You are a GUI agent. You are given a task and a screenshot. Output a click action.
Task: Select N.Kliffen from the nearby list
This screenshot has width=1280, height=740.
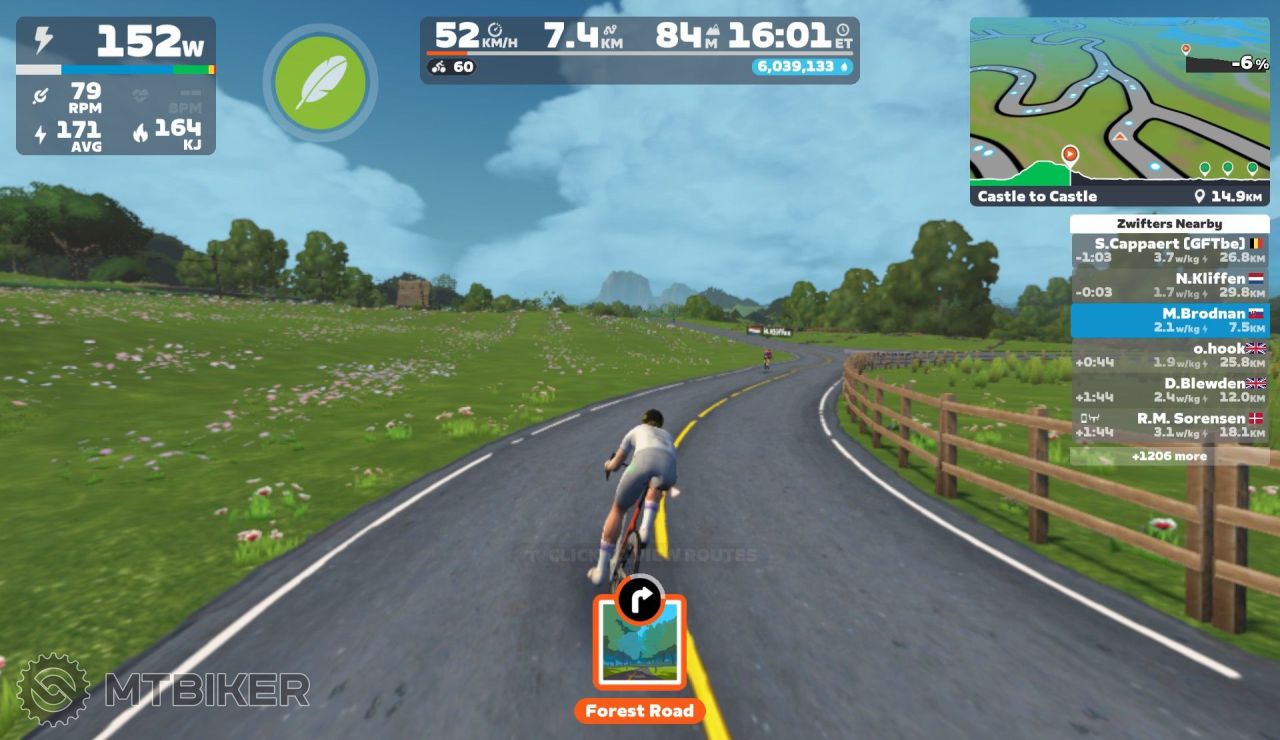pyautogui.click(x=1169, y=285)
